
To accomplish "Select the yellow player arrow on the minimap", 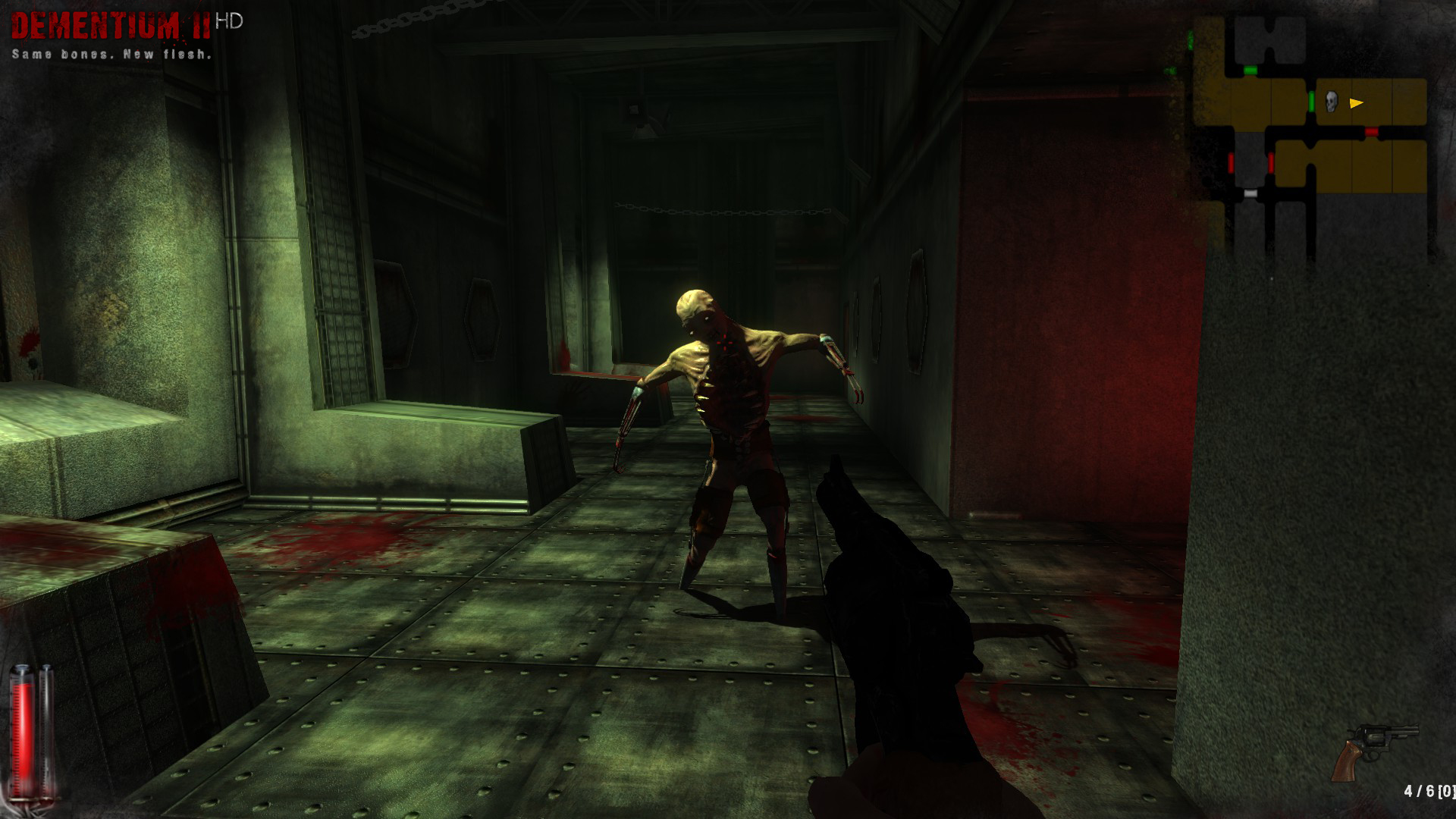I will click(1356, 102).
